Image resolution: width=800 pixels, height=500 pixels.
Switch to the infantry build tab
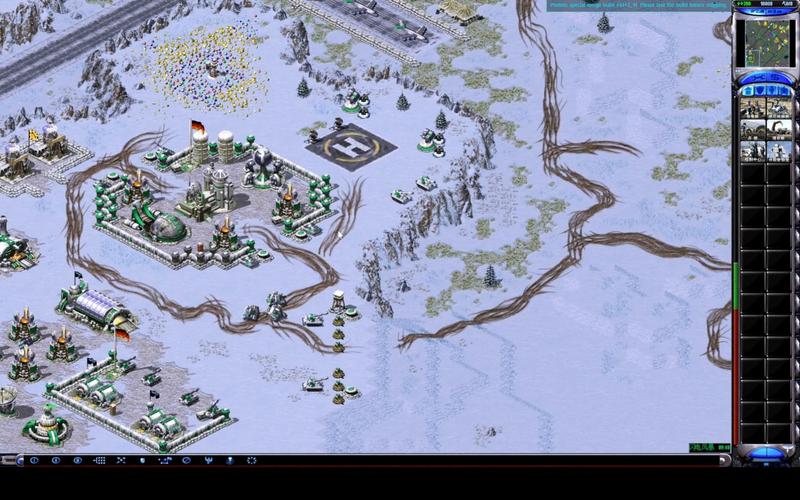[772, 90]
